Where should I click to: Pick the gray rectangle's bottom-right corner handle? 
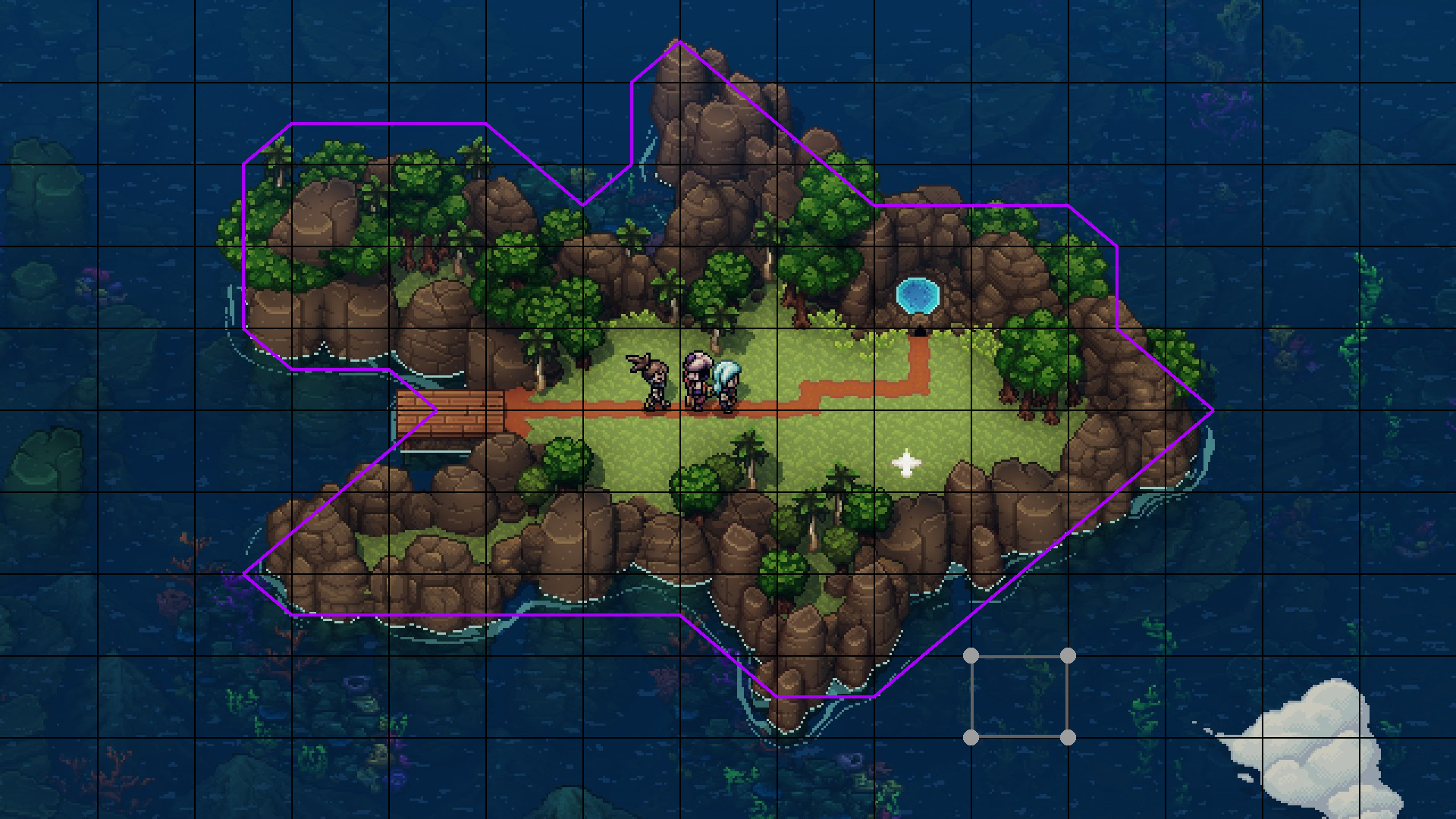[x=1068, y=737]
